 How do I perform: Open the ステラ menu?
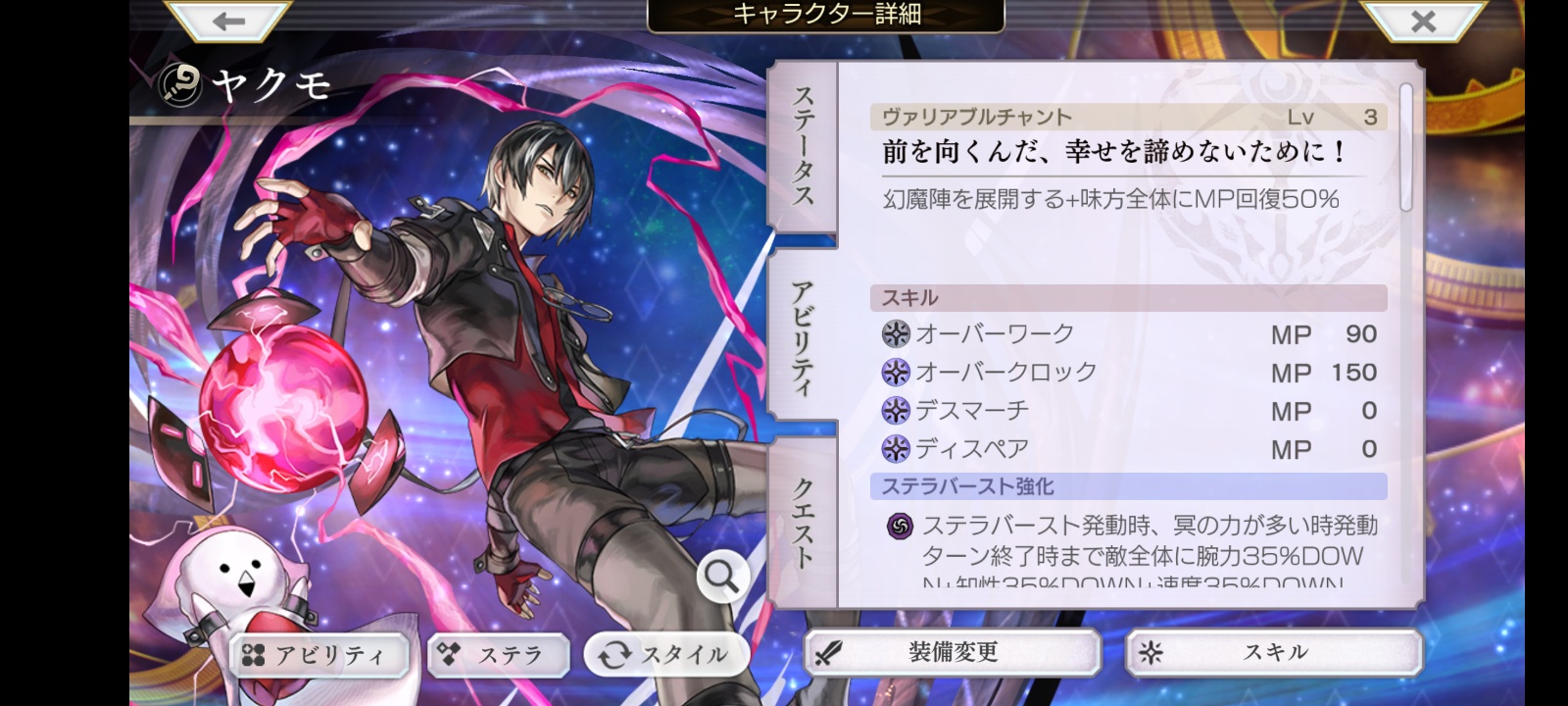pyautogui.click(x=498, y=655)
